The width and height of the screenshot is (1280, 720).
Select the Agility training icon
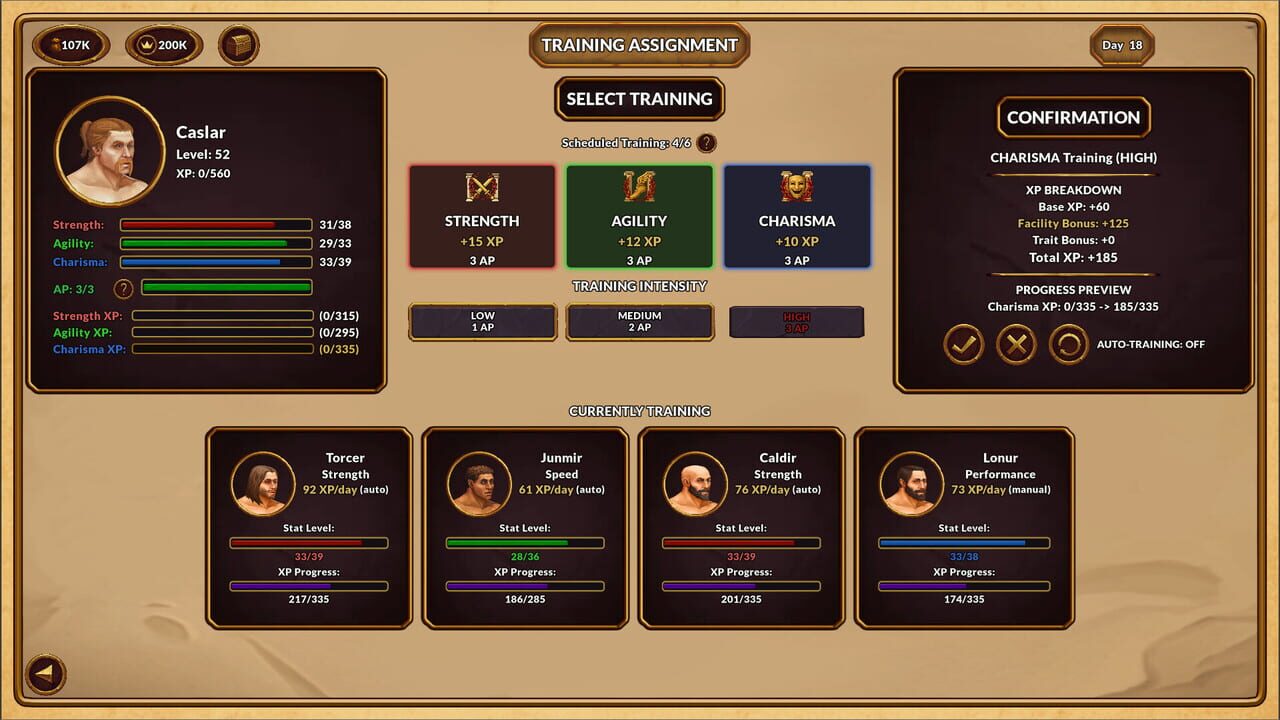639,186
